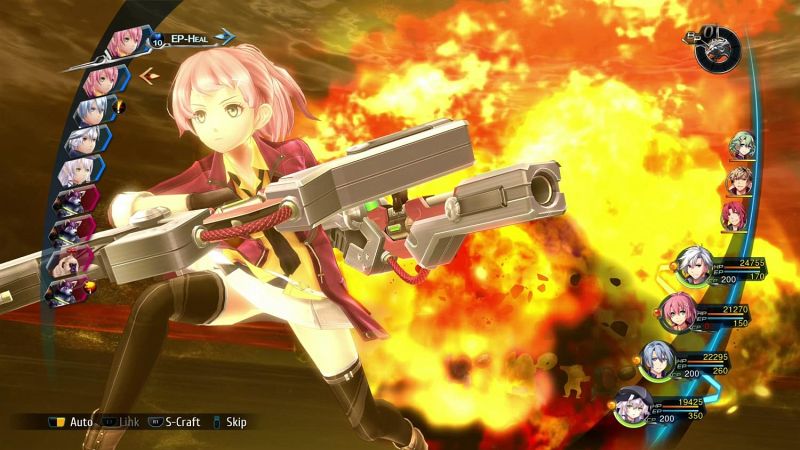Image resolution: width=800 pixels, height=450 pixels.
Task: Select the red-haired reserve member portrait
Action: (735, 213)
